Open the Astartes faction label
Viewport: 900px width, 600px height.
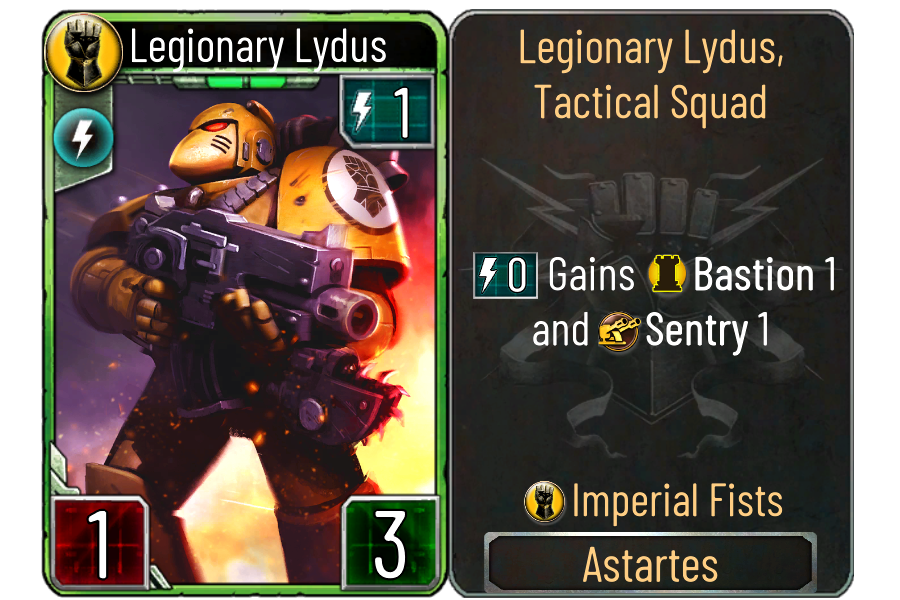651,565
